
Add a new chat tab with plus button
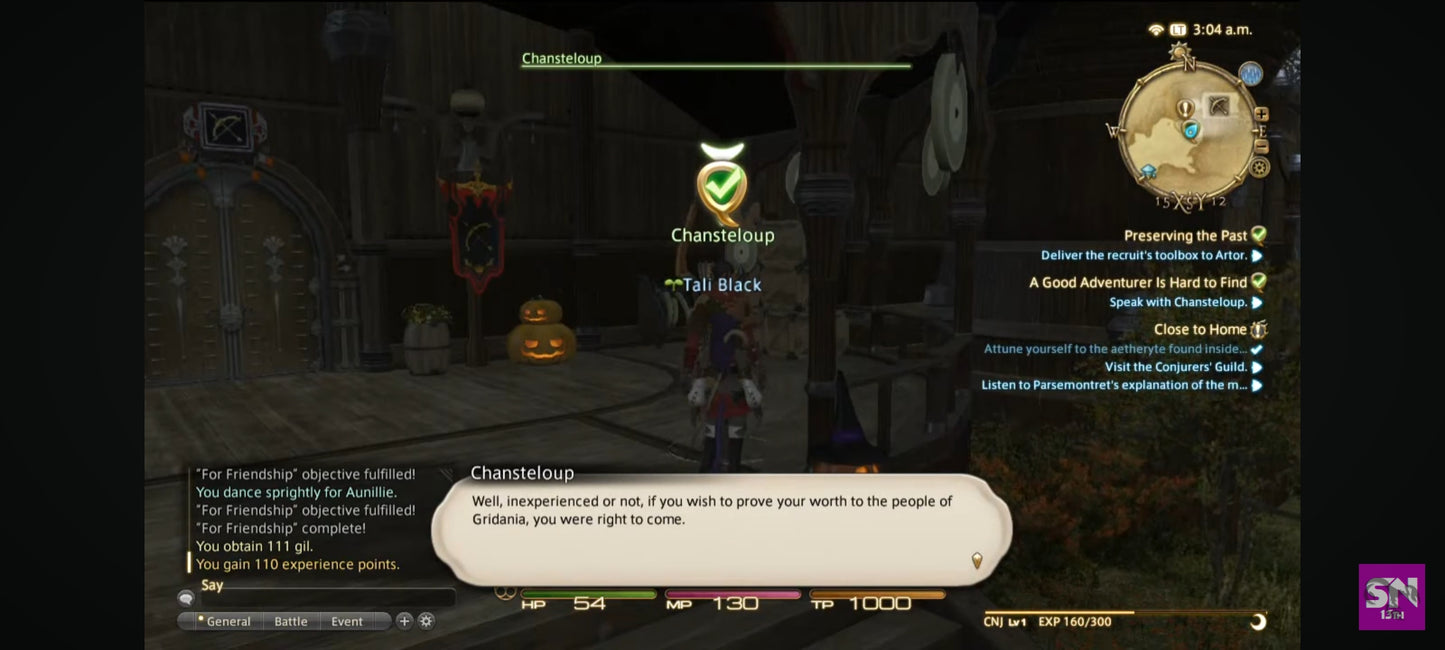click(404, 621)
